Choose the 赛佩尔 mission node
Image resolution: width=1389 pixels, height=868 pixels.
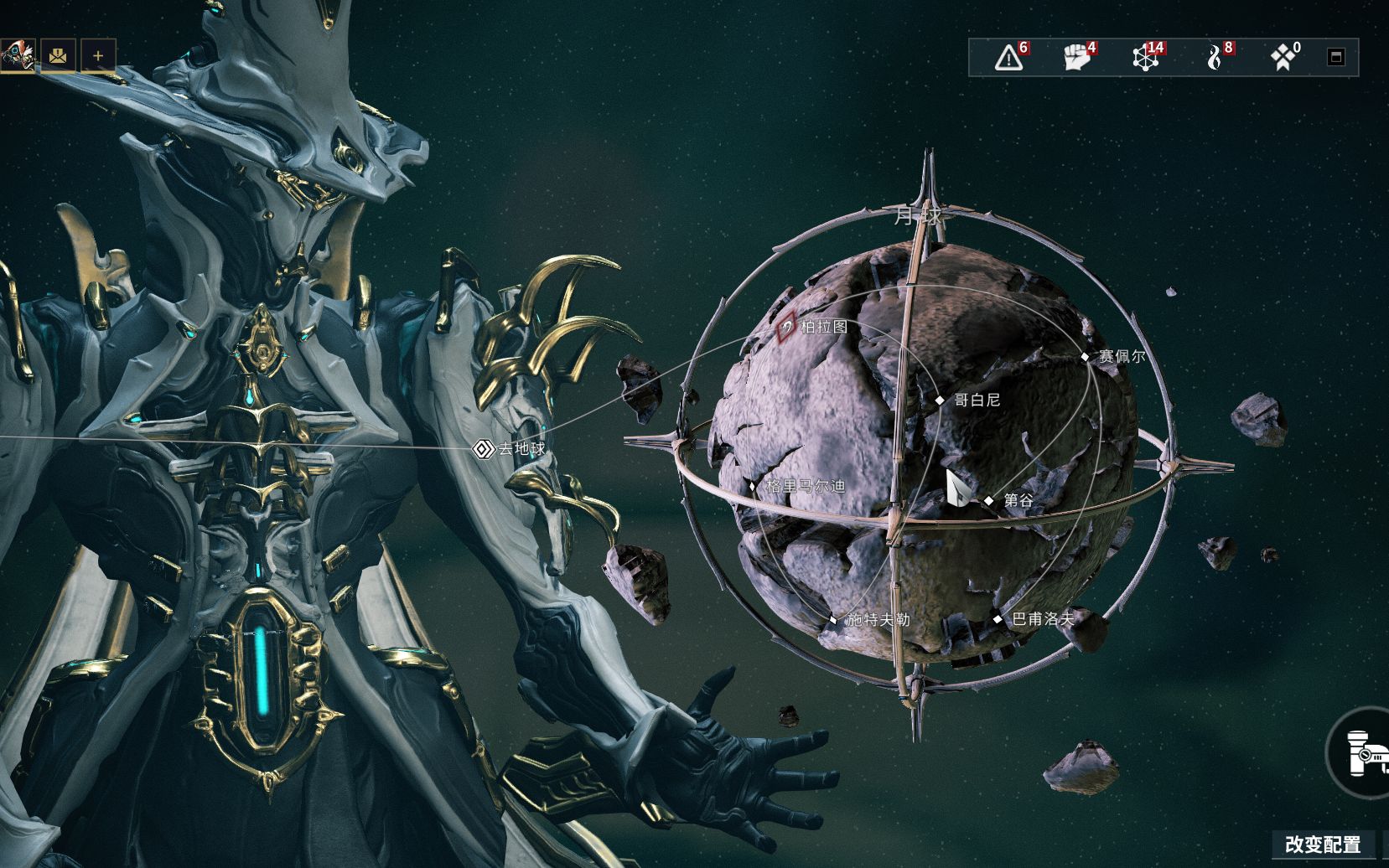tap(1085, 357)
